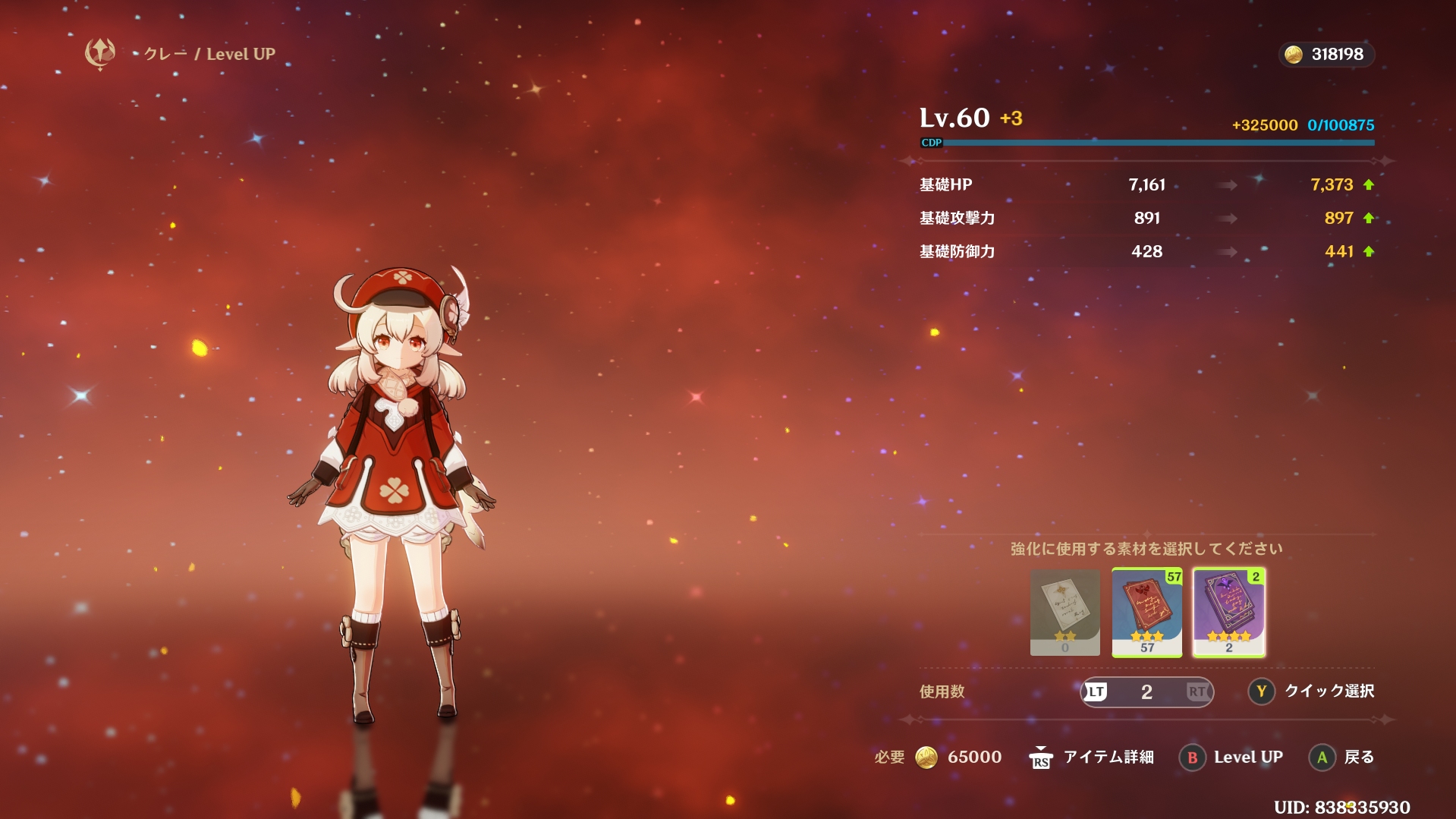This screenshot has width=1456, height=819.
Task: Confirm the Level UP button
Action: [1231, 757]
